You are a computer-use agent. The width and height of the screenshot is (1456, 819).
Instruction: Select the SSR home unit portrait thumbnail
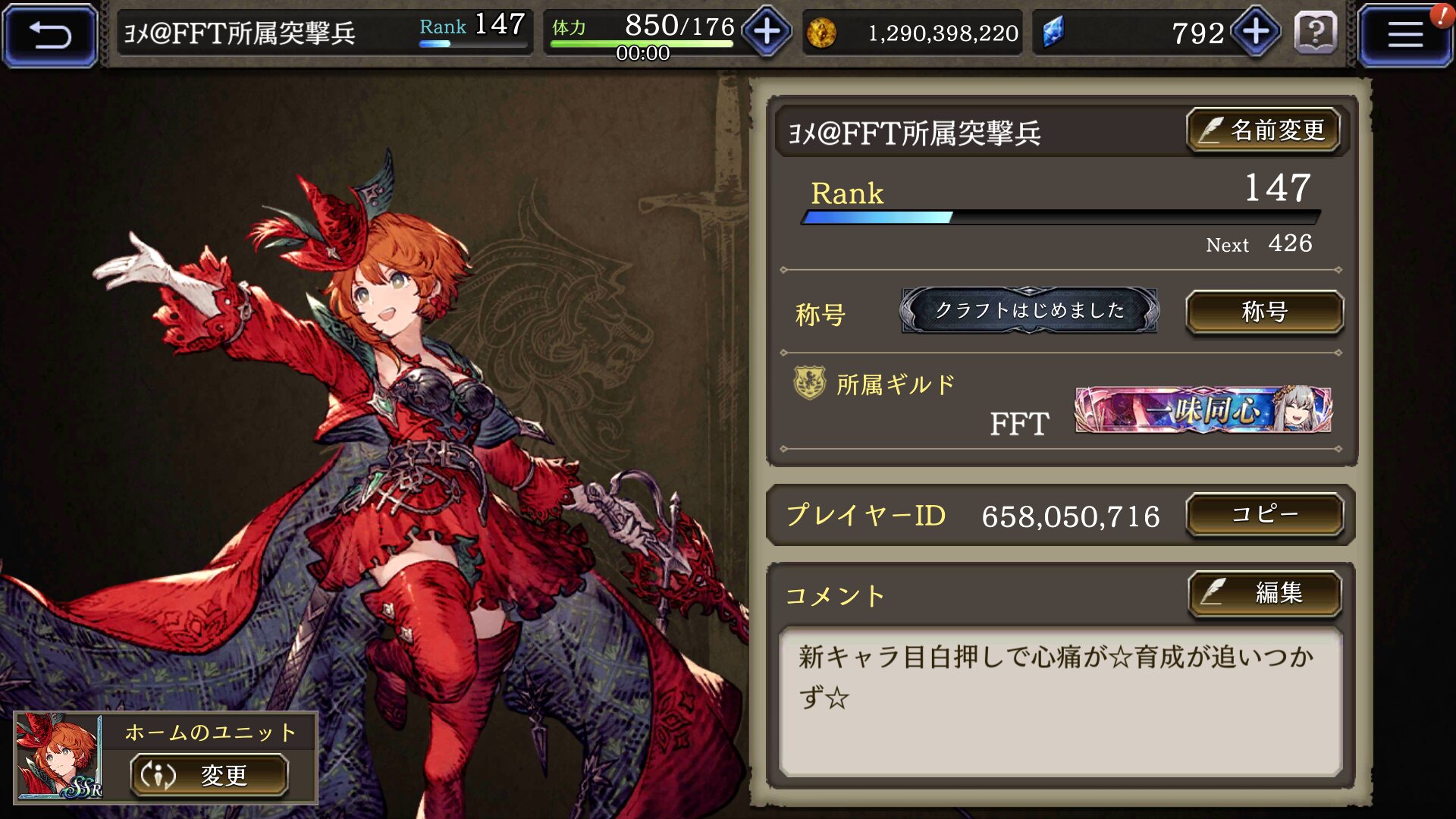(x=59, y=757)
